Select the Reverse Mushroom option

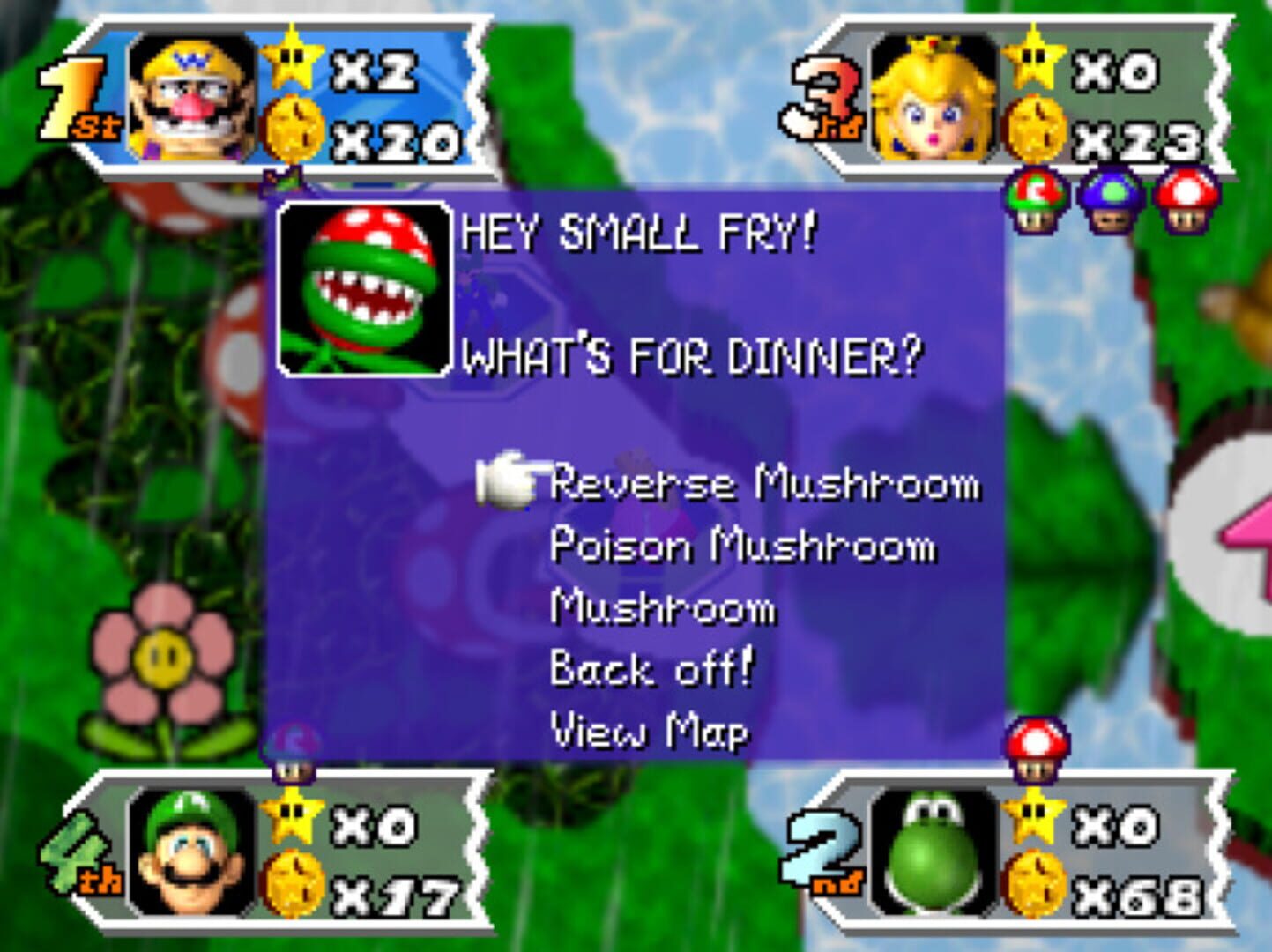767,484
